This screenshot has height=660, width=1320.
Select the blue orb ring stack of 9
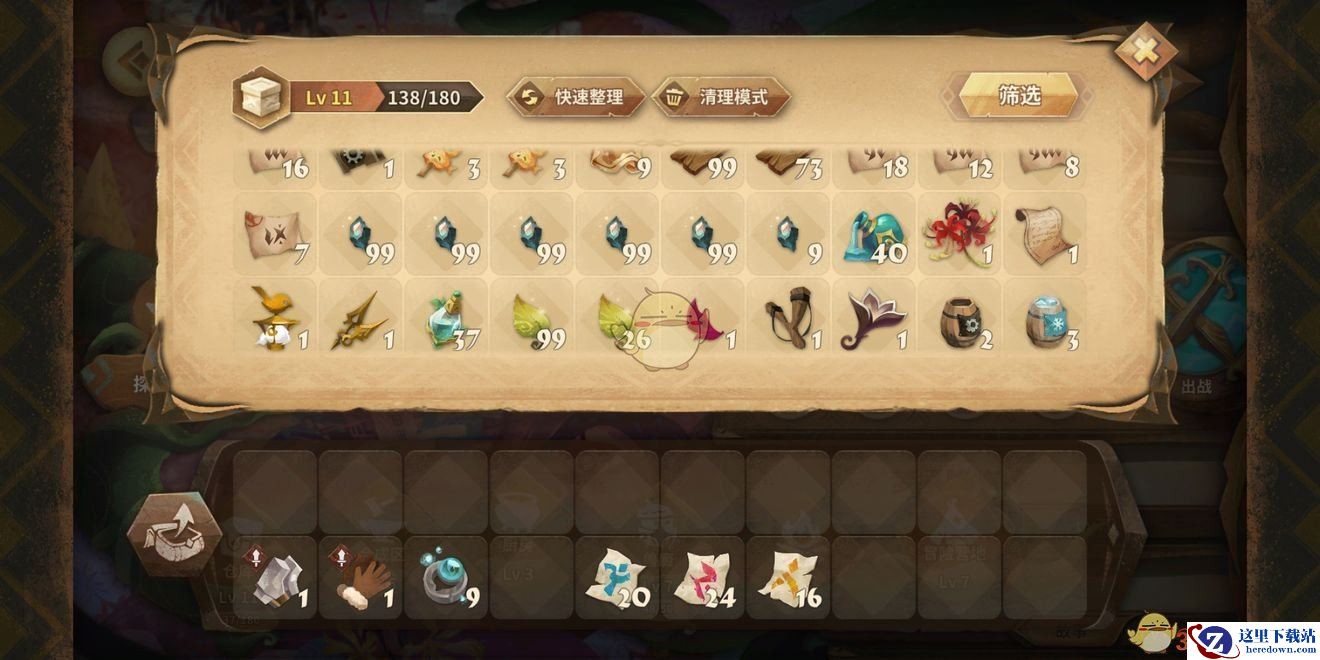coord(446,578)
